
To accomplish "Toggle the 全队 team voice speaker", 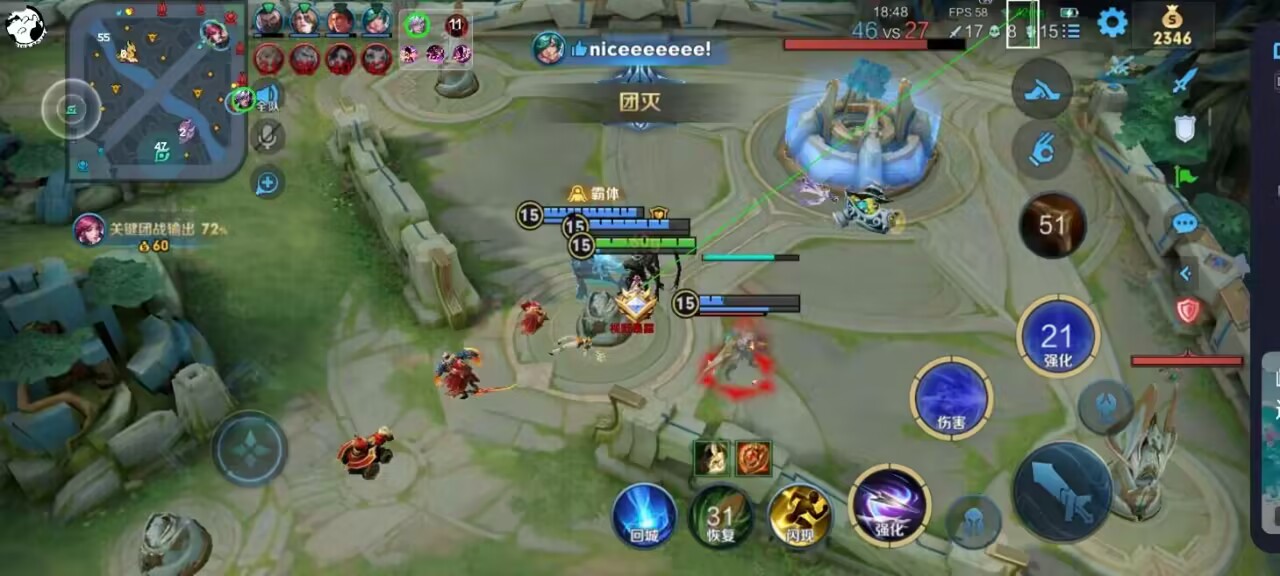I will 267,96.
